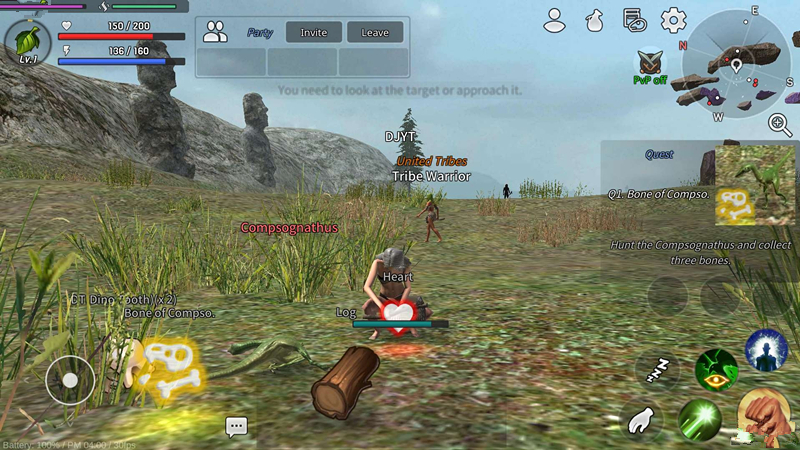Viewport: 800px width, 450px height.
Task: Open the character profile icon
Action: 555,19
